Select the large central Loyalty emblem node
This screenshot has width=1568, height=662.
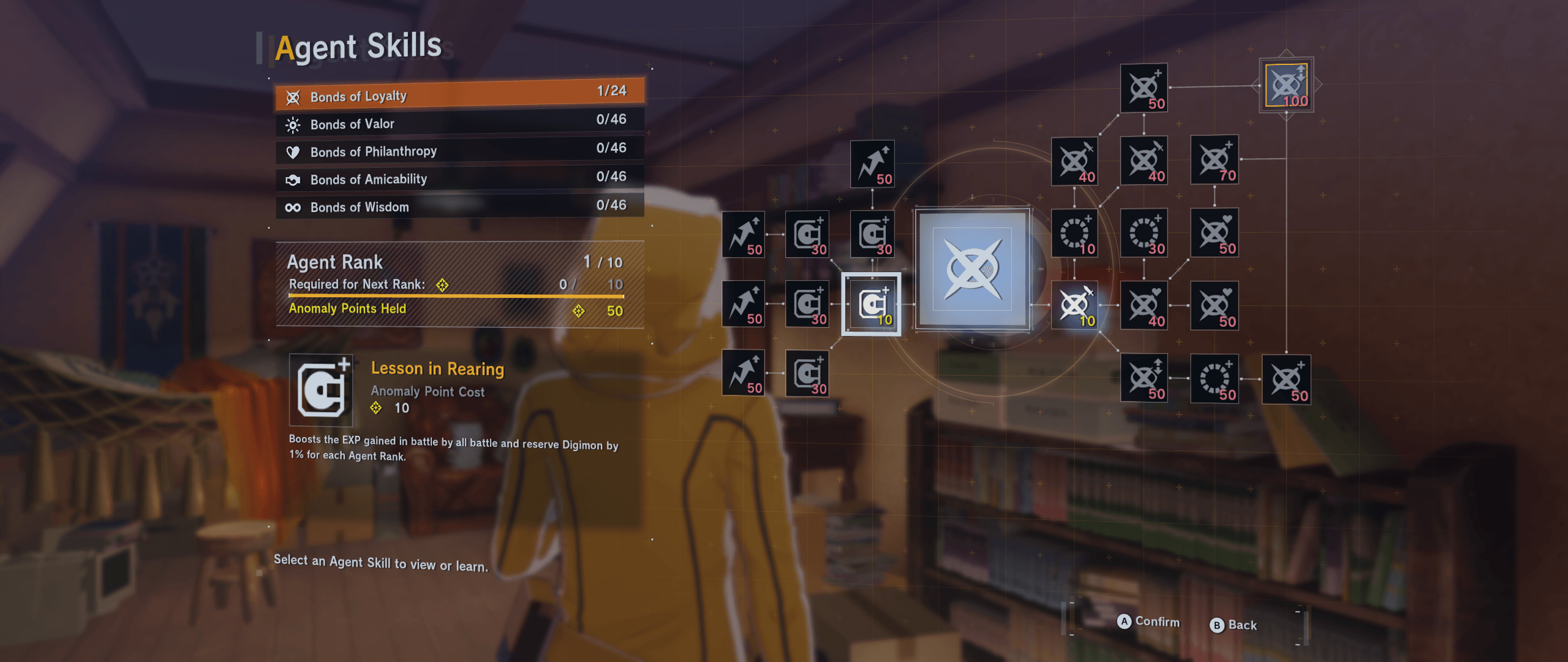click(x=973, y=269)
